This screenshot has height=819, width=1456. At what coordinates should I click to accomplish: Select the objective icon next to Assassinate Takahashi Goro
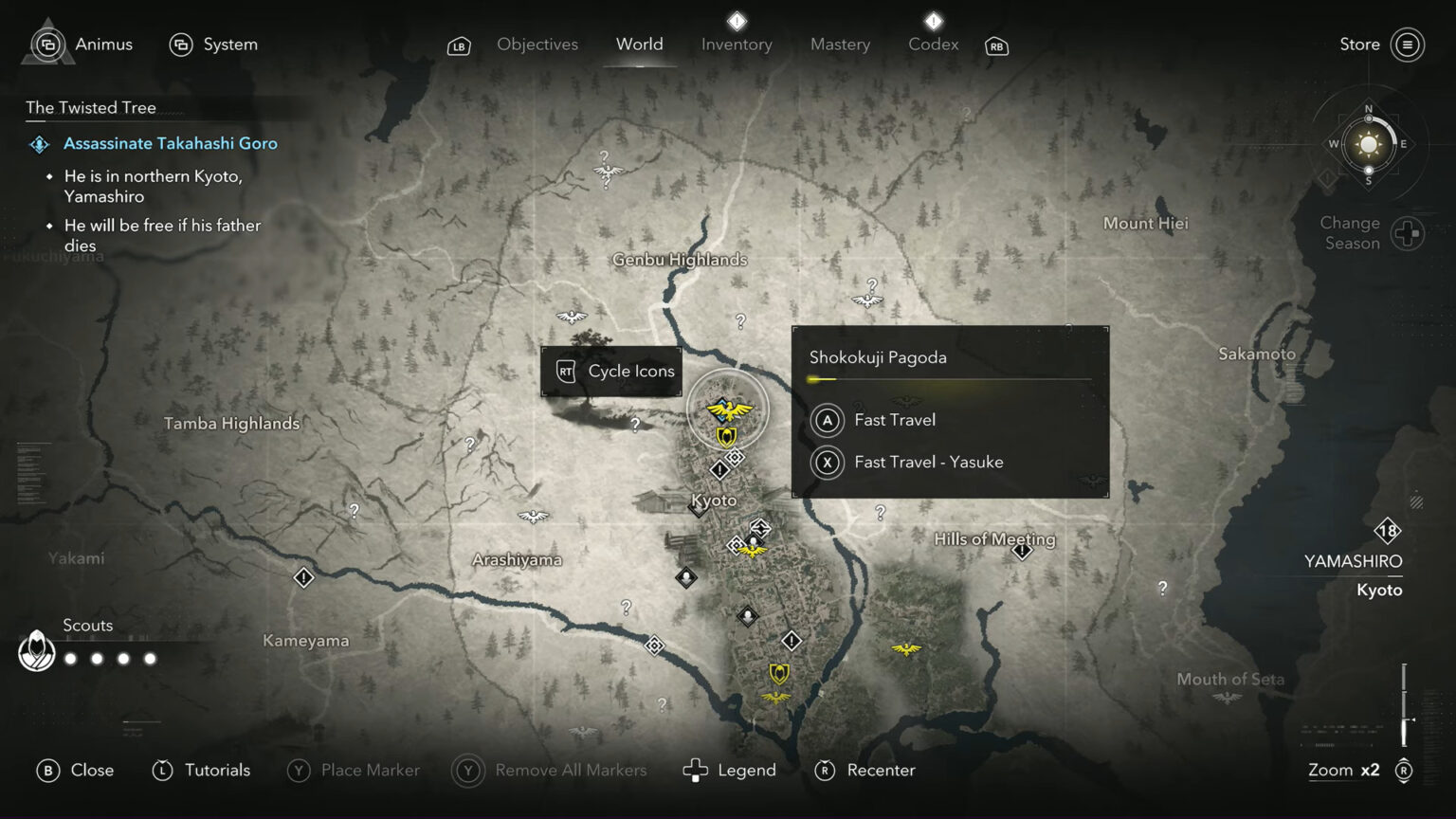tap(39, 144)
